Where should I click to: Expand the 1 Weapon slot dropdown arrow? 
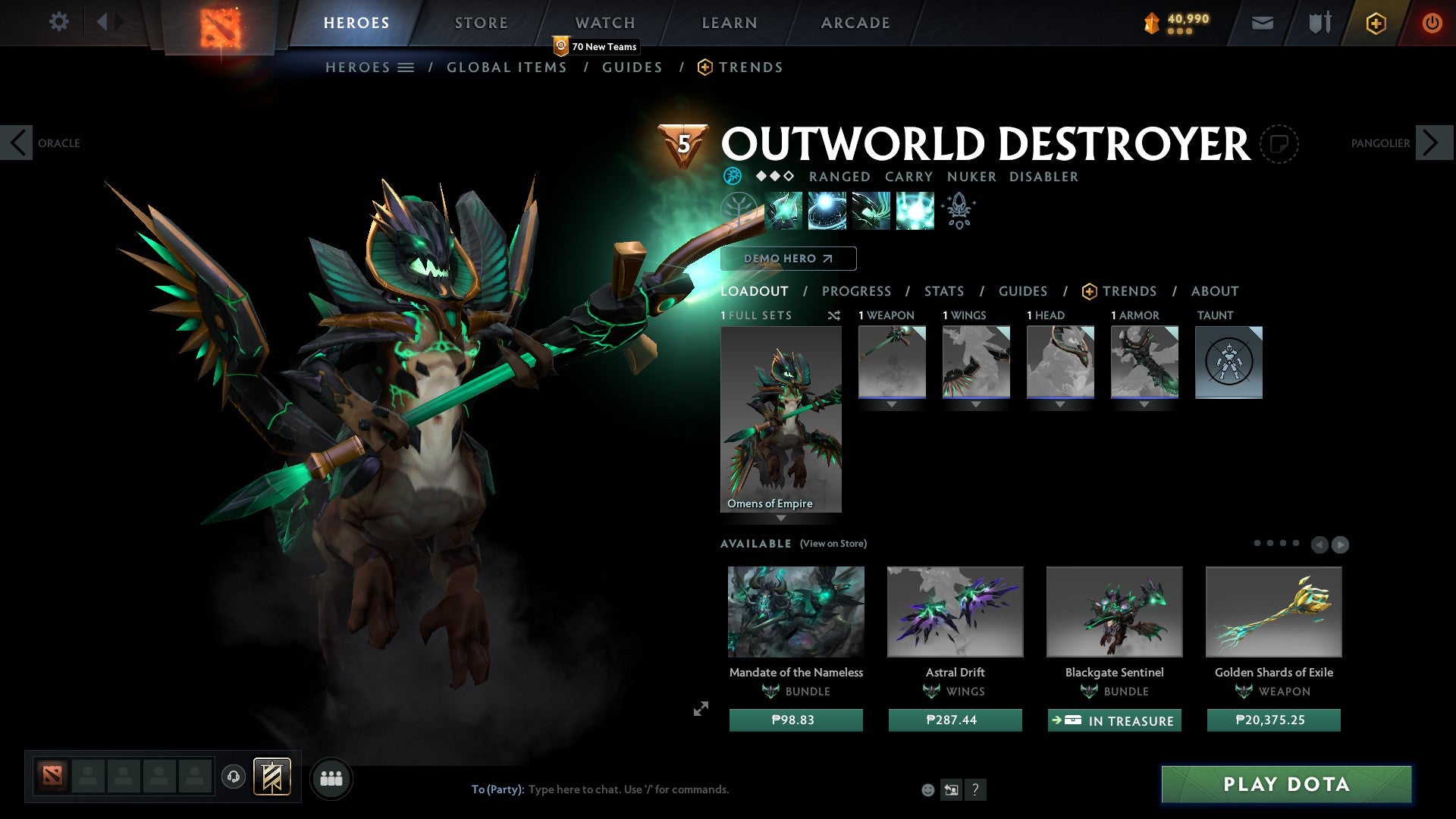(891, 403)
